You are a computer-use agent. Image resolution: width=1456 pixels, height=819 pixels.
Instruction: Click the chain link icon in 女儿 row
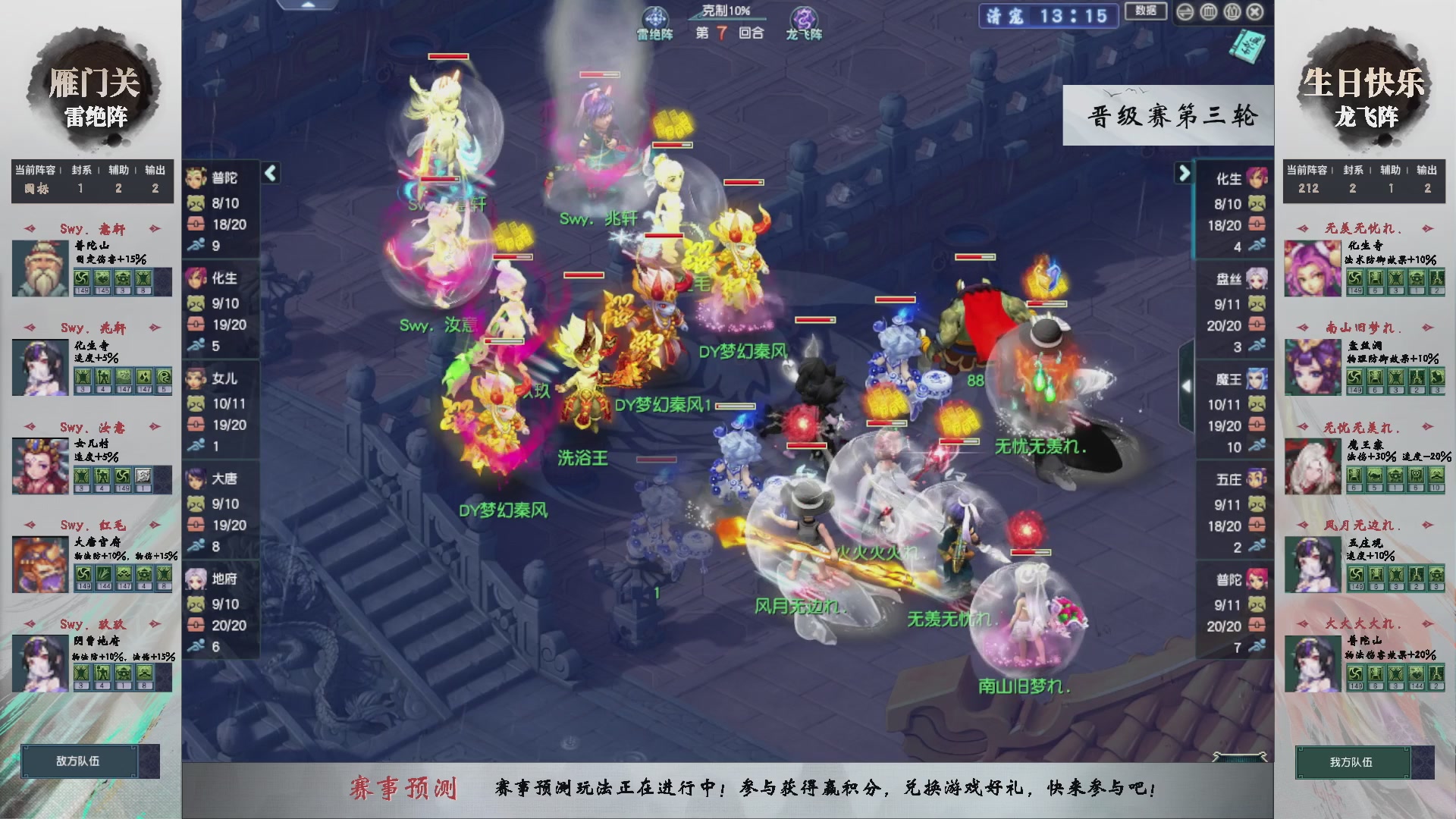click(198, 425)
